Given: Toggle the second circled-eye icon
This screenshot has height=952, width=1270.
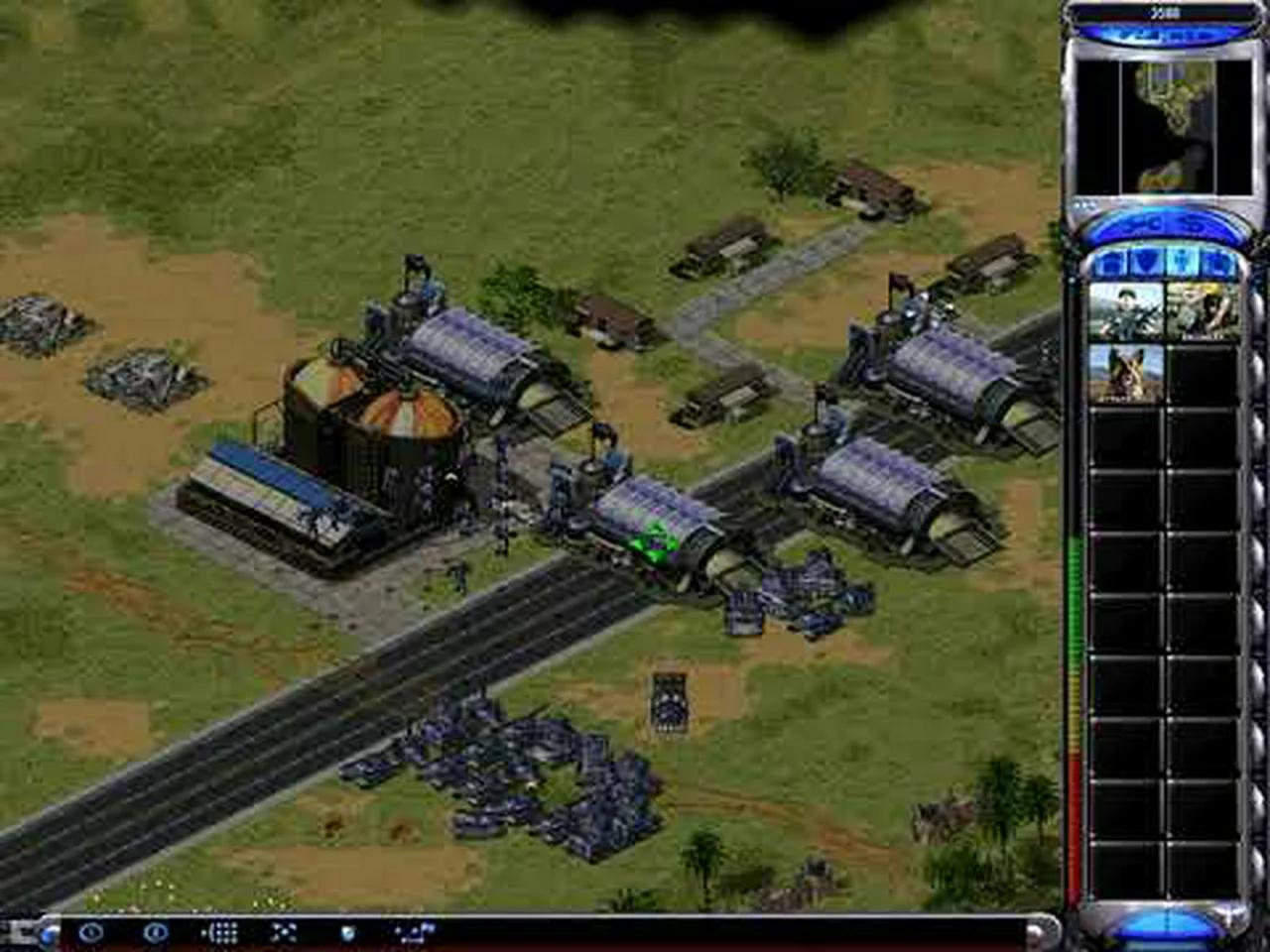Looking at the screenshot, I should (x=154, y=930).
